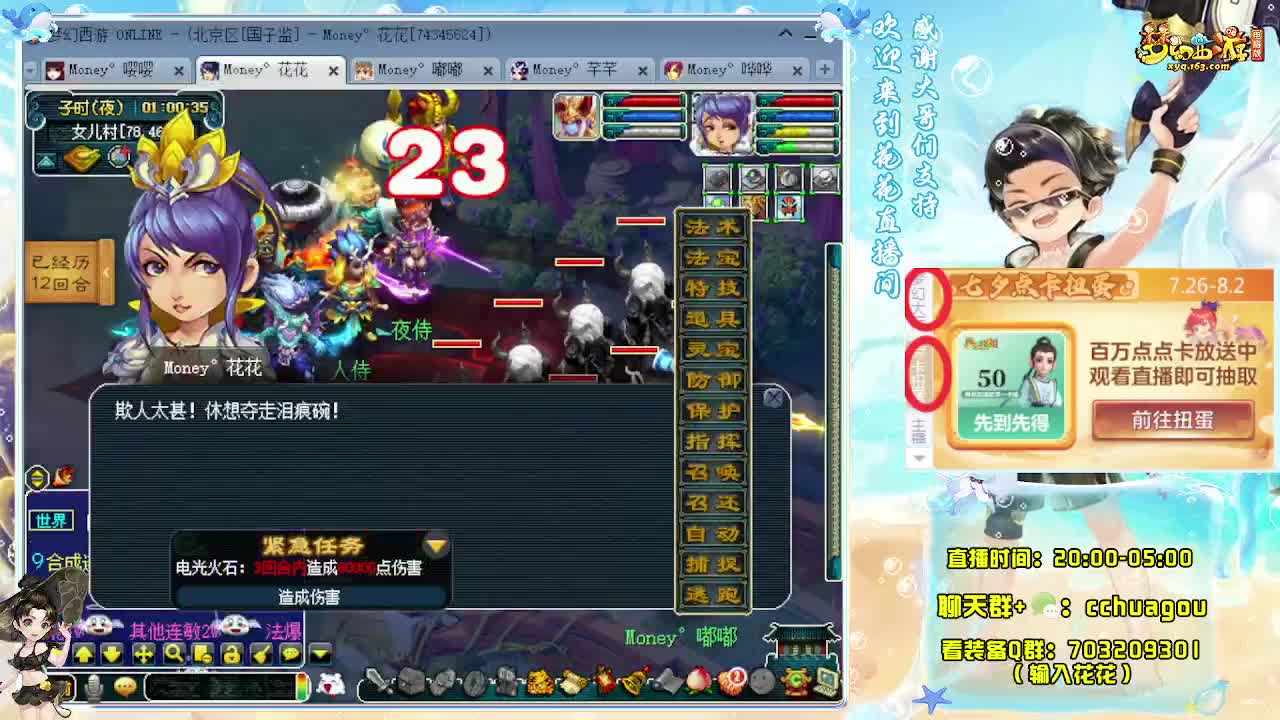1280x720 pixels.
Task: Click the compass icon on the minimap
Action: pyautogui.click(x=120, y=155)
